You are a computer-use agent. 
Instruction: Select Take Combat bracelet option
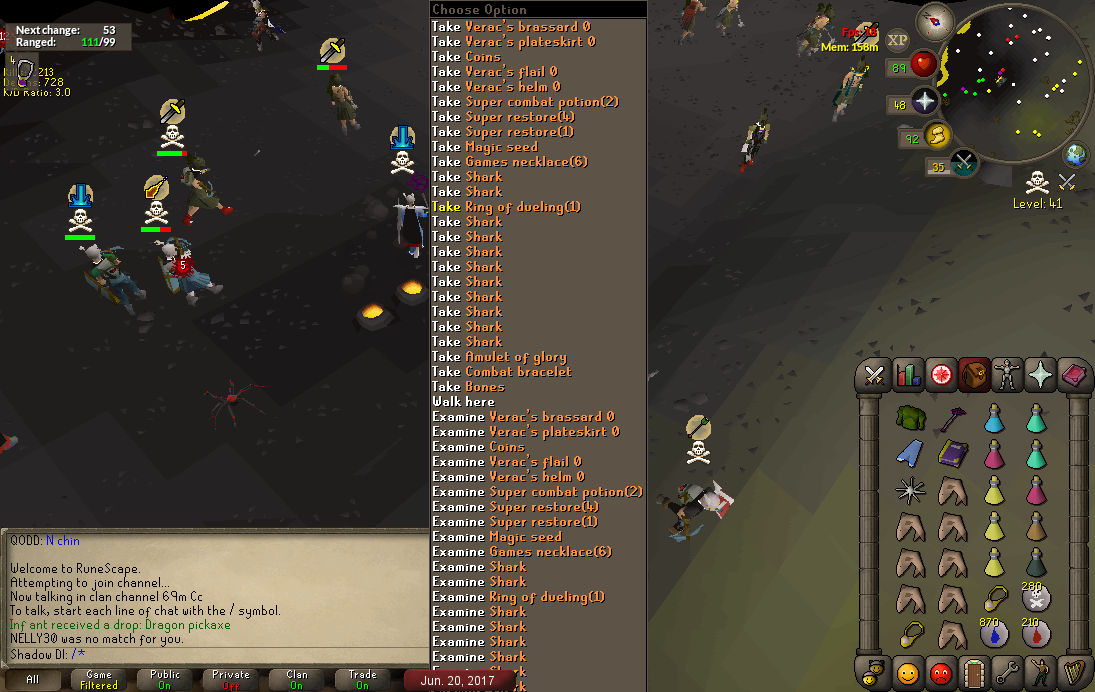(x=502, y=372)
